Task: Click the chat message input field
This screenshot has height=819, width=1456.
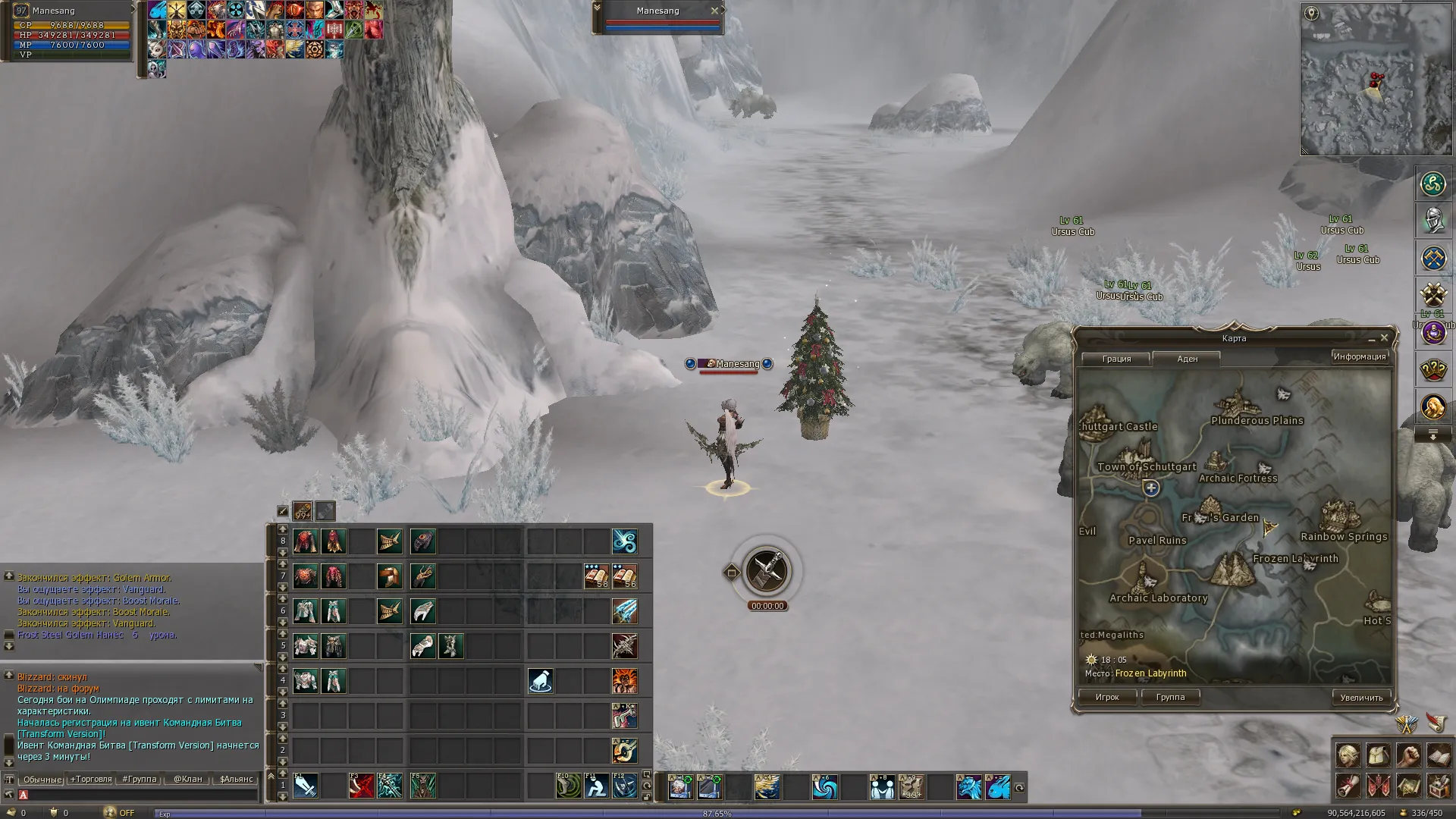Action: (140, 795)
